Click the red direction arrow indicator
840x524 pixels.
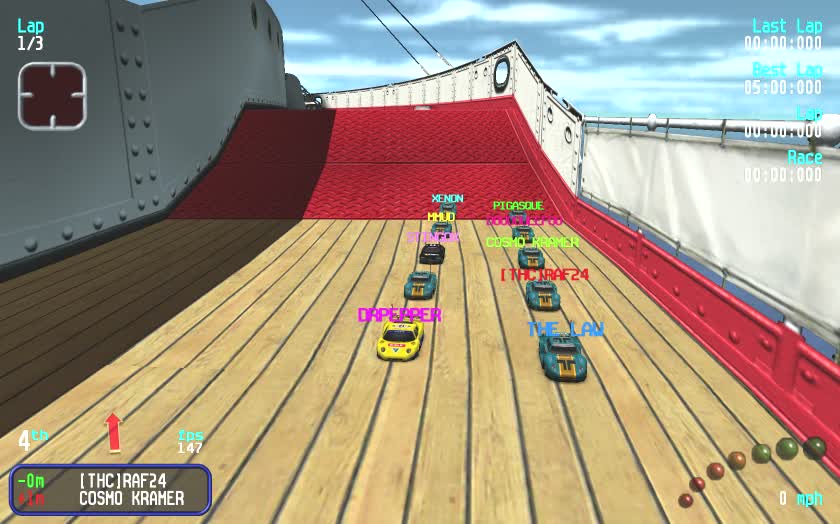[x=113, y=433]
